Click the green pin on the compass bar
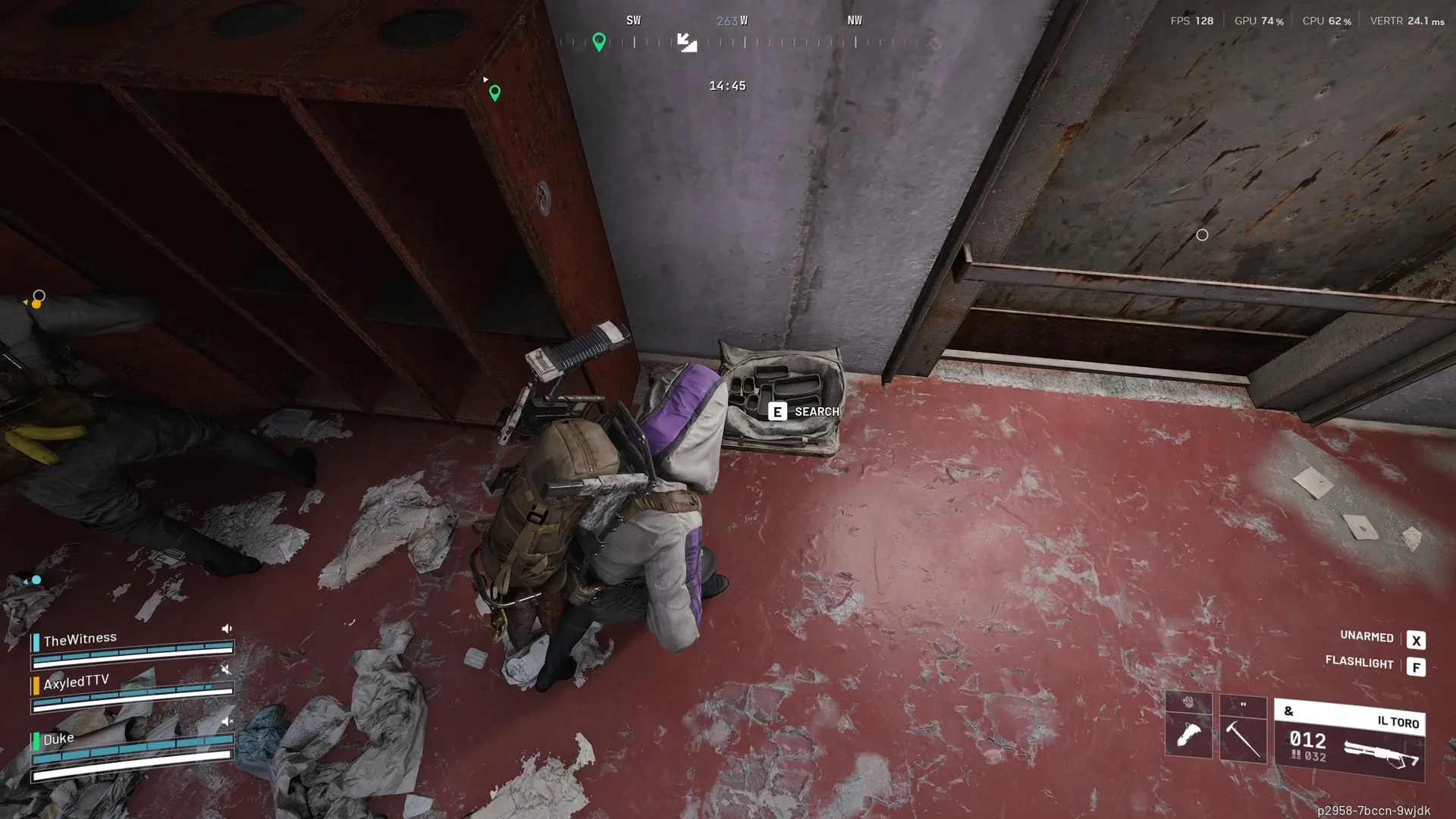 [x=599, y=42]
